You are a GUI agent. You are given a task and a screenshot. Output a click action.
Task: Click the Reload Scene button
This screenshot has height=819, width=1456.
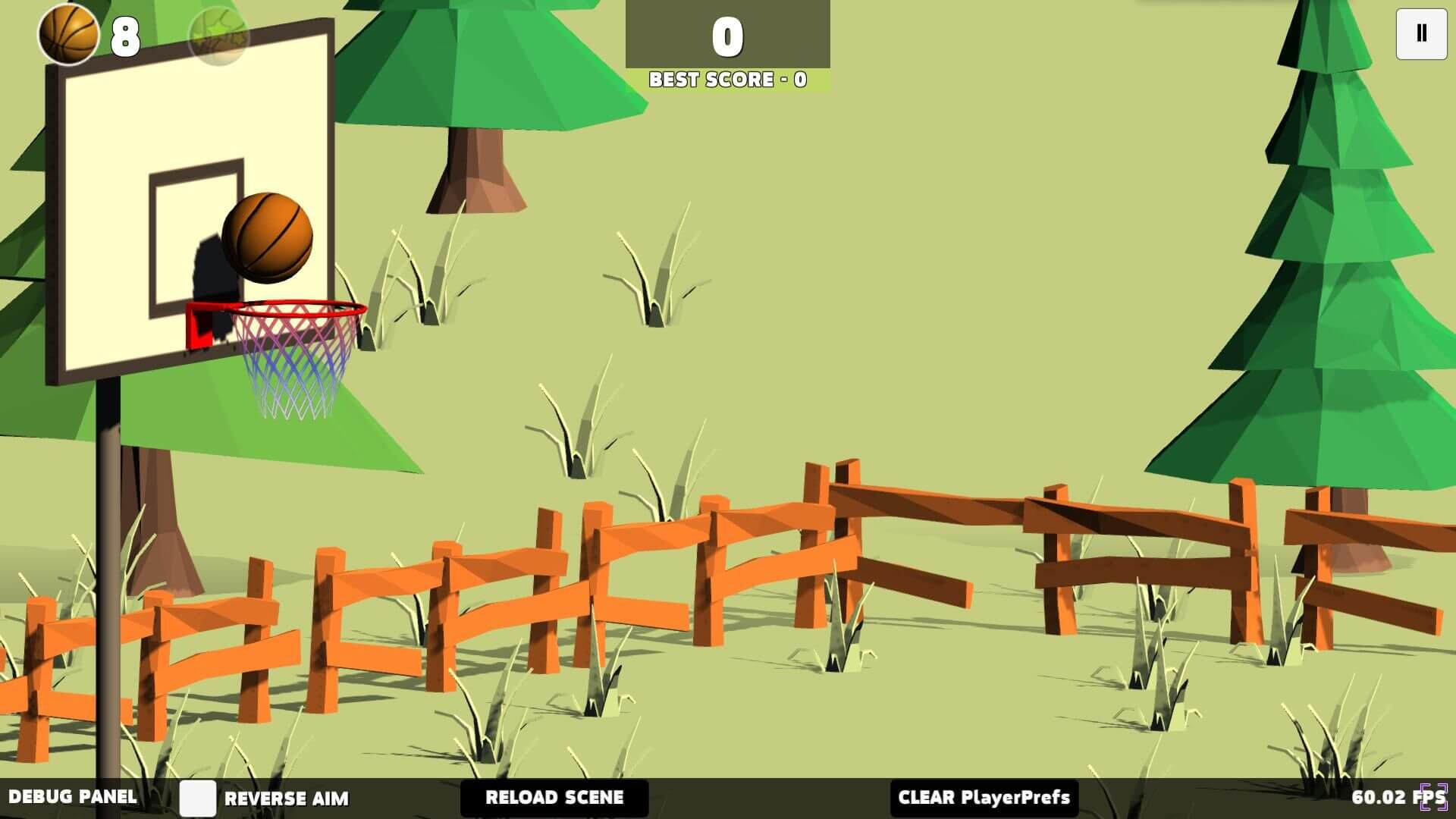pos(554,798)
